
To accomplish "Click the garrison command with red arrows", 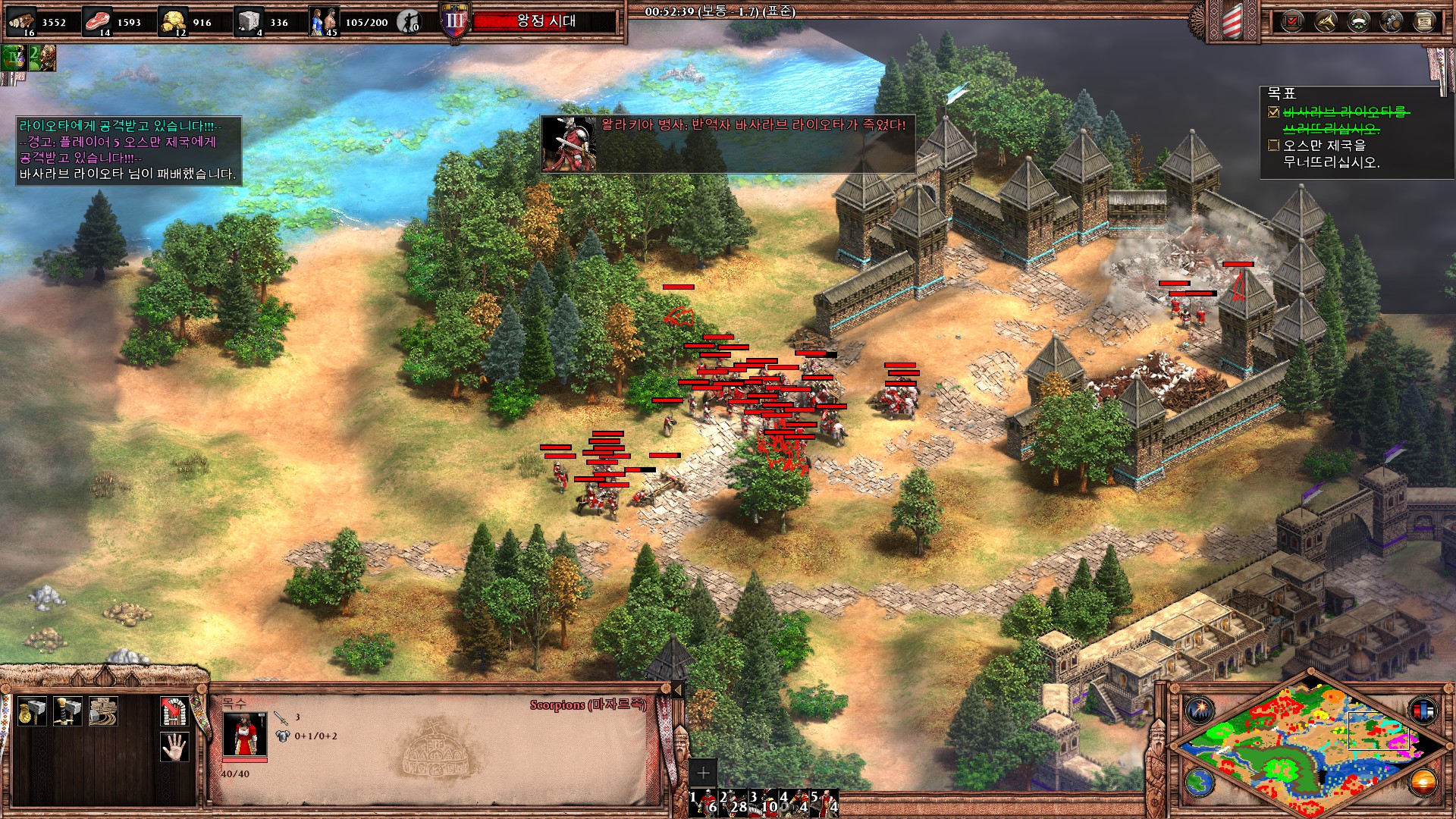I will click(174, 711).
